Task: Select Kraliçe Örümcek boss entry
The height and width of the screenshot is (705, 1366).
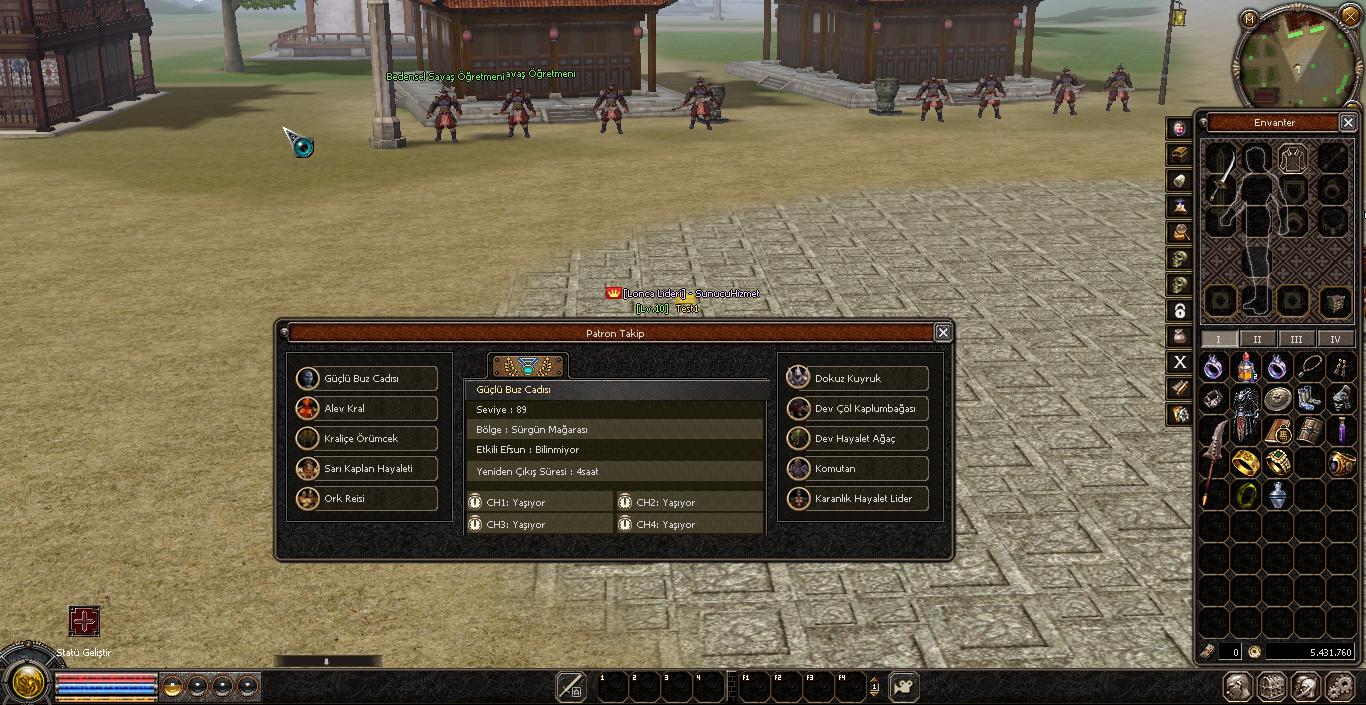Action: 367,439
